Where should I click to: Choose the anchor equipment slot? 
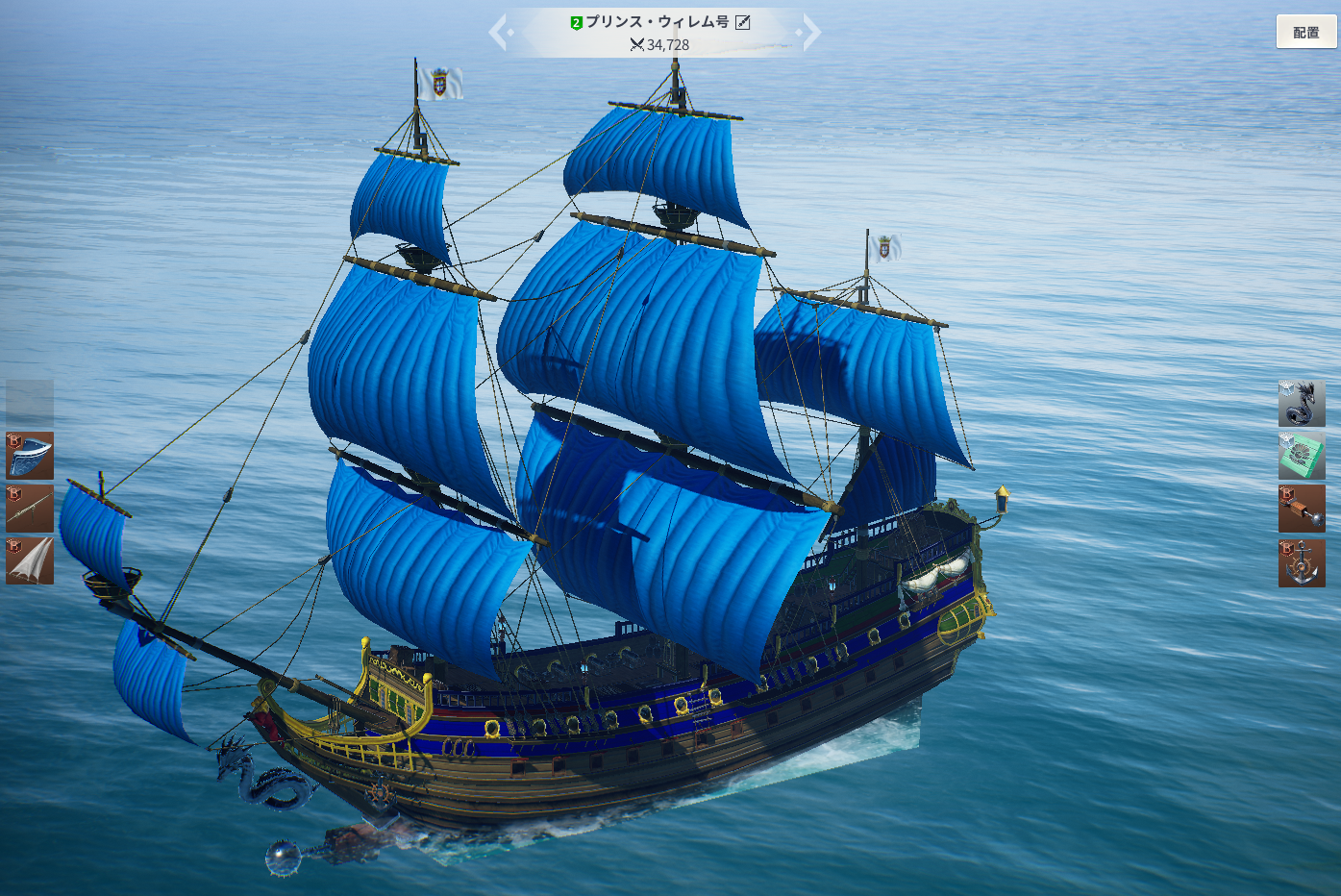1302,562
